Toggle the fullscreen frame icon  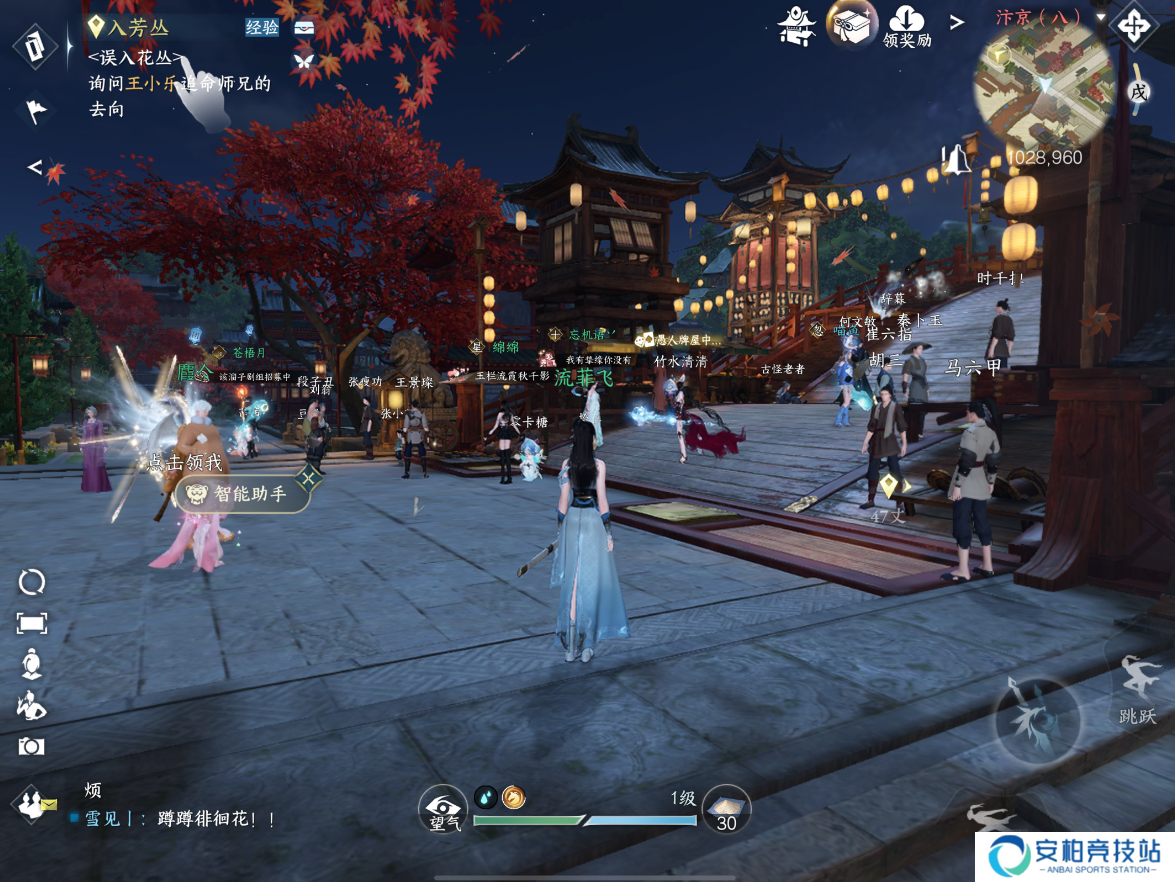(x=32, y=623)
